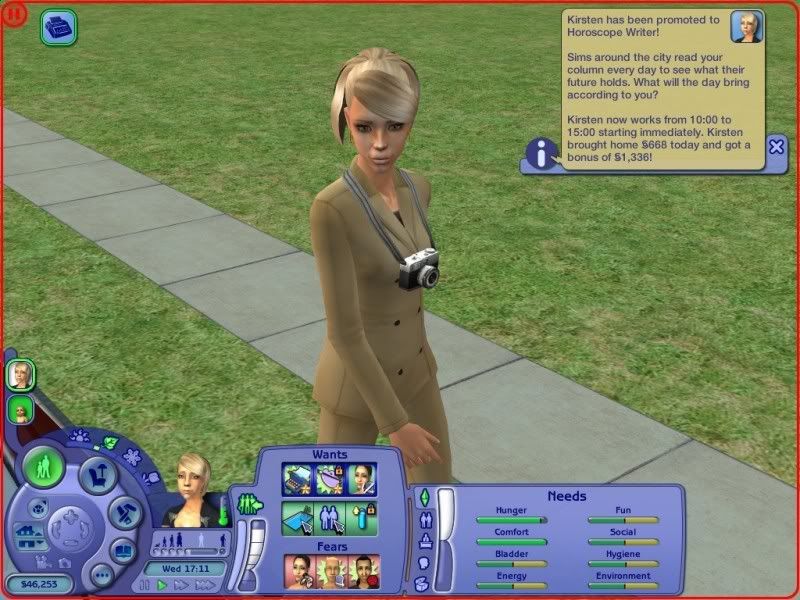Open the Career panel tab
Screen dimensions: 800x600
coord(423,542)
